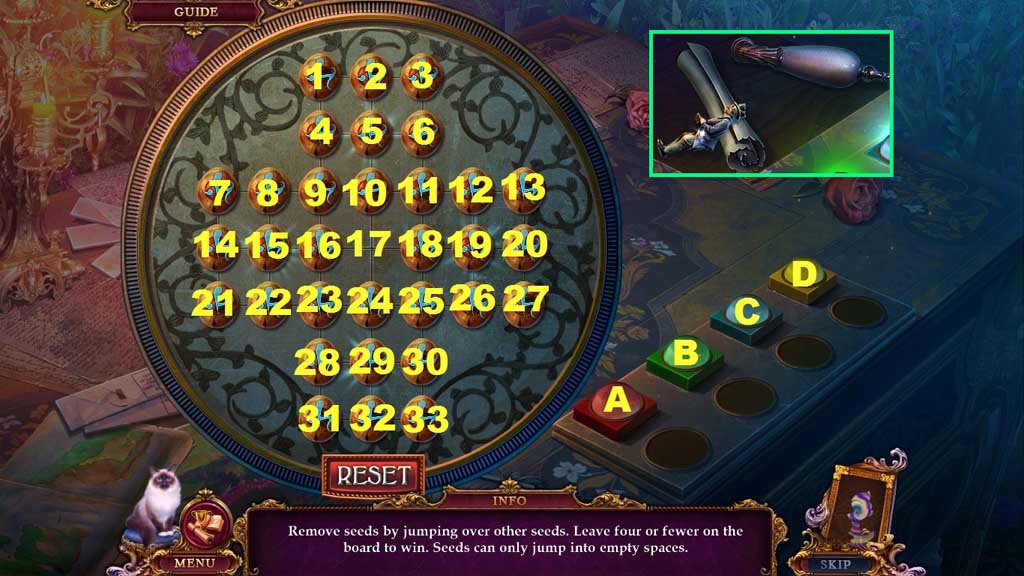Pick the seed numbered 29

click(x=371, y=360)
